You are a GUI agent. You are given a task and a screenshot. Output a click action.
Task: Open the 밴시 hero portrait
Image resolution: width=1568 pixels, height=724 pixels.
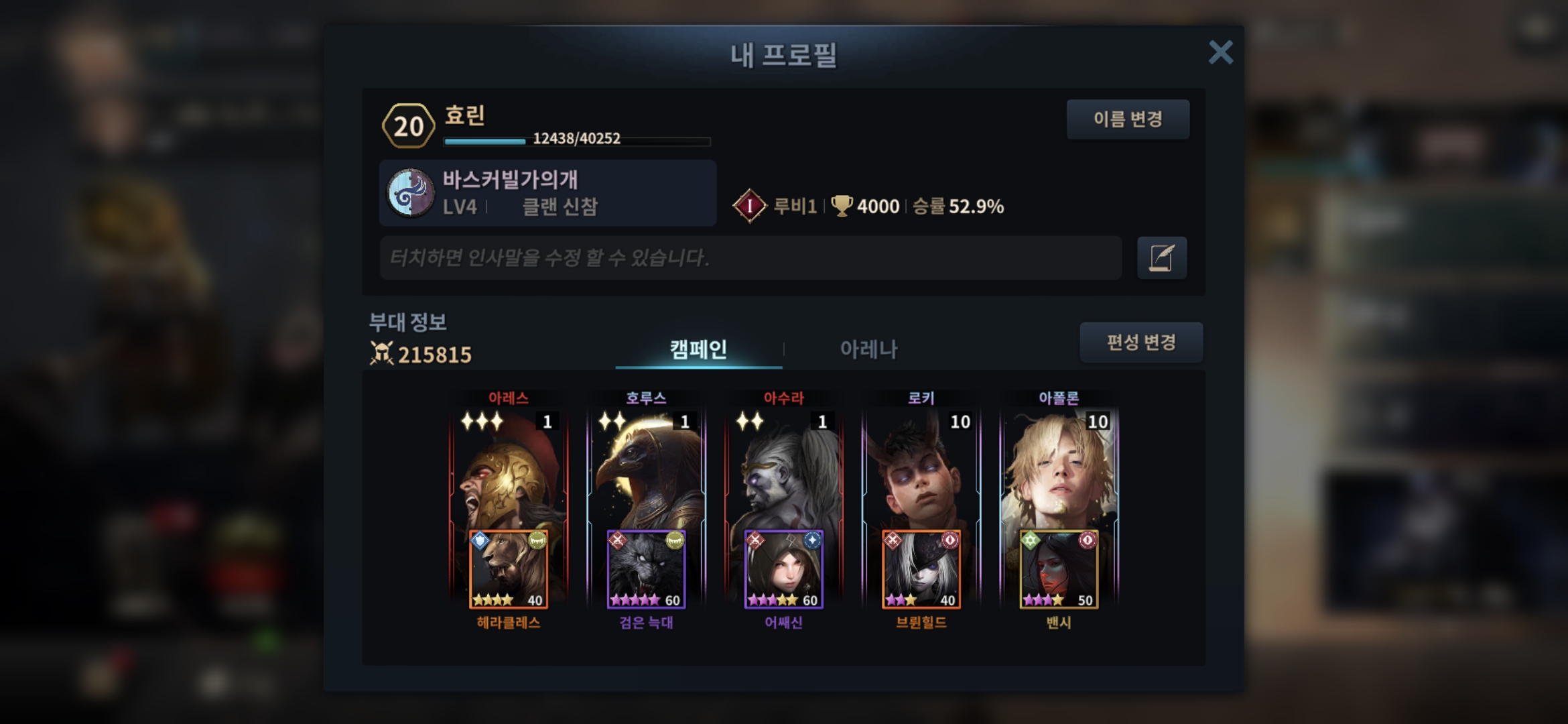coord(1059,570)
